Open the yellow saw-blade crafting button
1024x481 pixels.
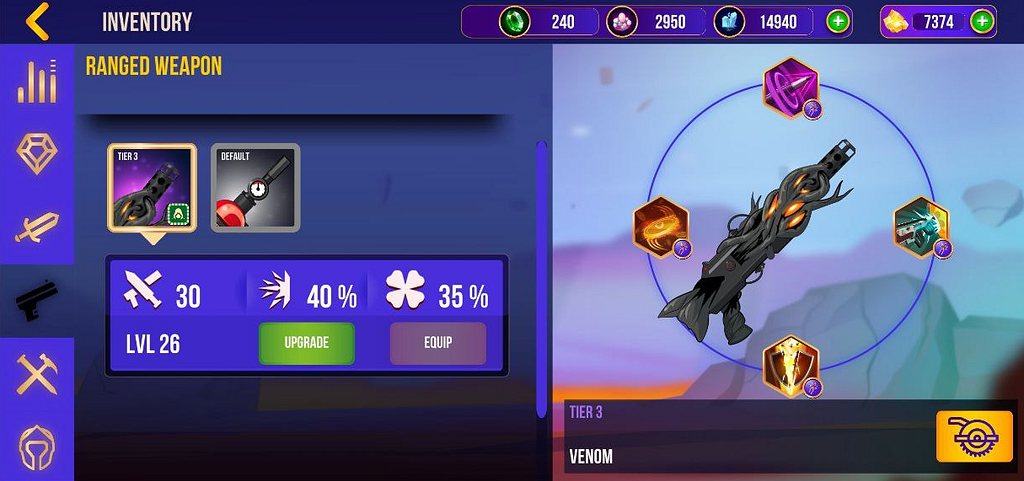click(x=967, y=436)
